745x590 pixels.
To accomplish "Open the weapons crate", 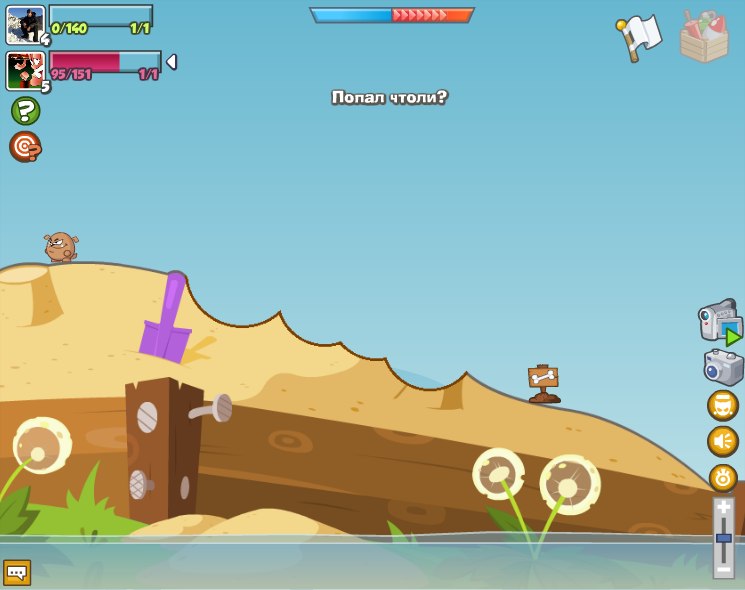I will click(704, 38).
